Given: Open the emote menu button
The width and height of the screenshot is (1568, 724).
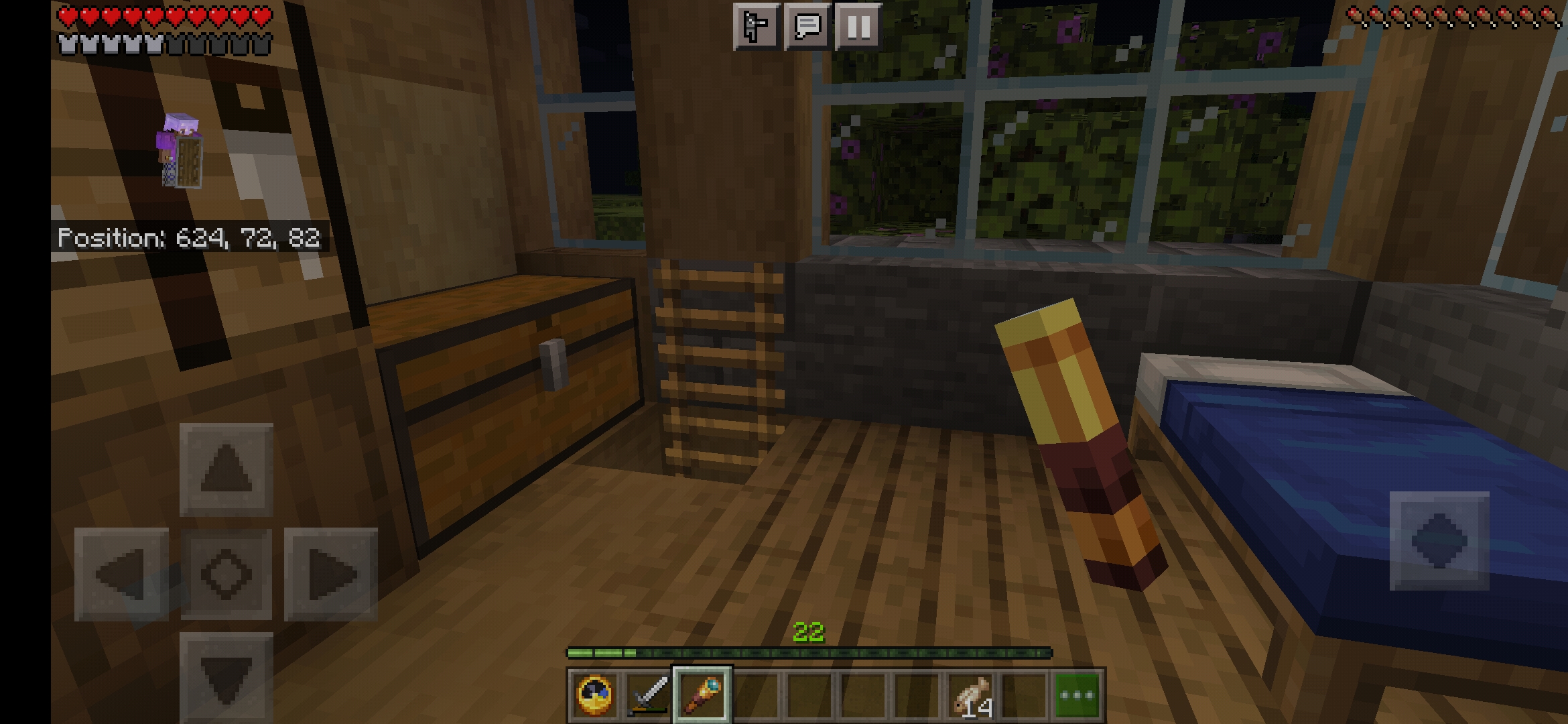Looking at the screenshot, I should click(x=757, y=27).
